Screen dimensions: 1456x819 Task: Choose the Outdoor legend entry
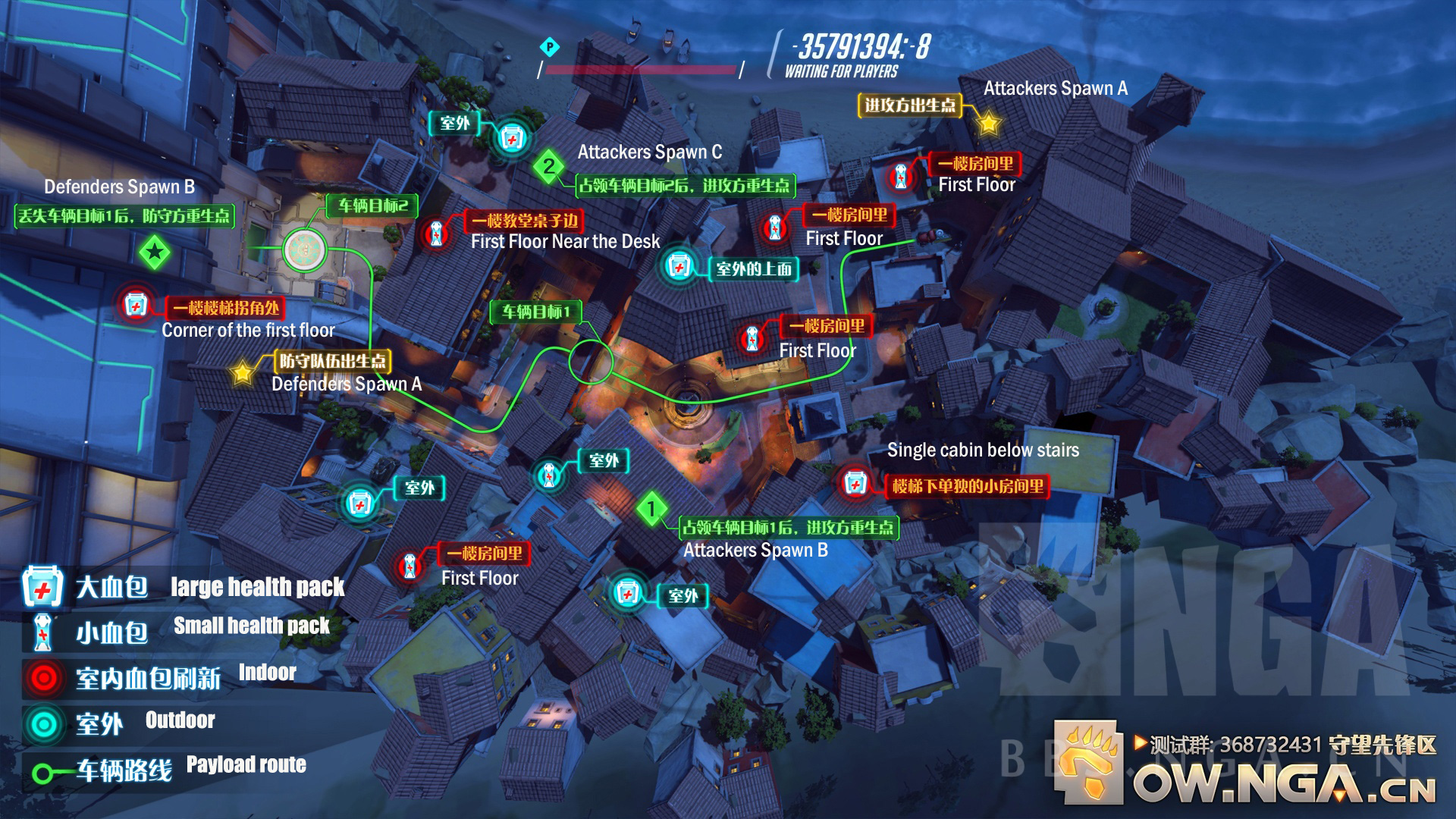click(119, 723)
